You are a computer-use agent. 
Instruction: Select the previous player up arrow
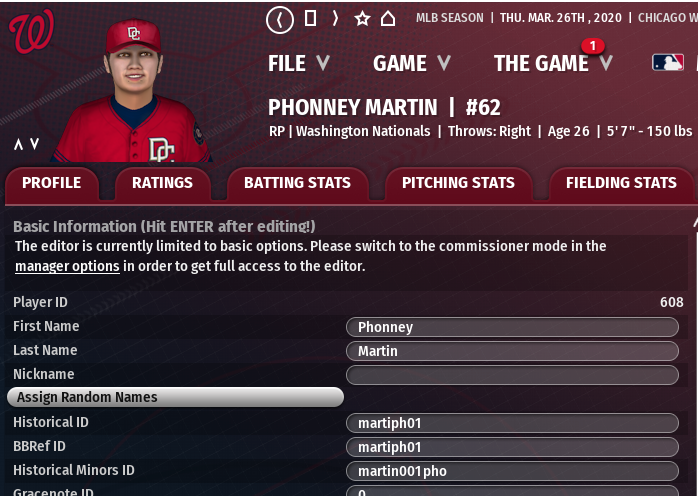pos(18,144)
